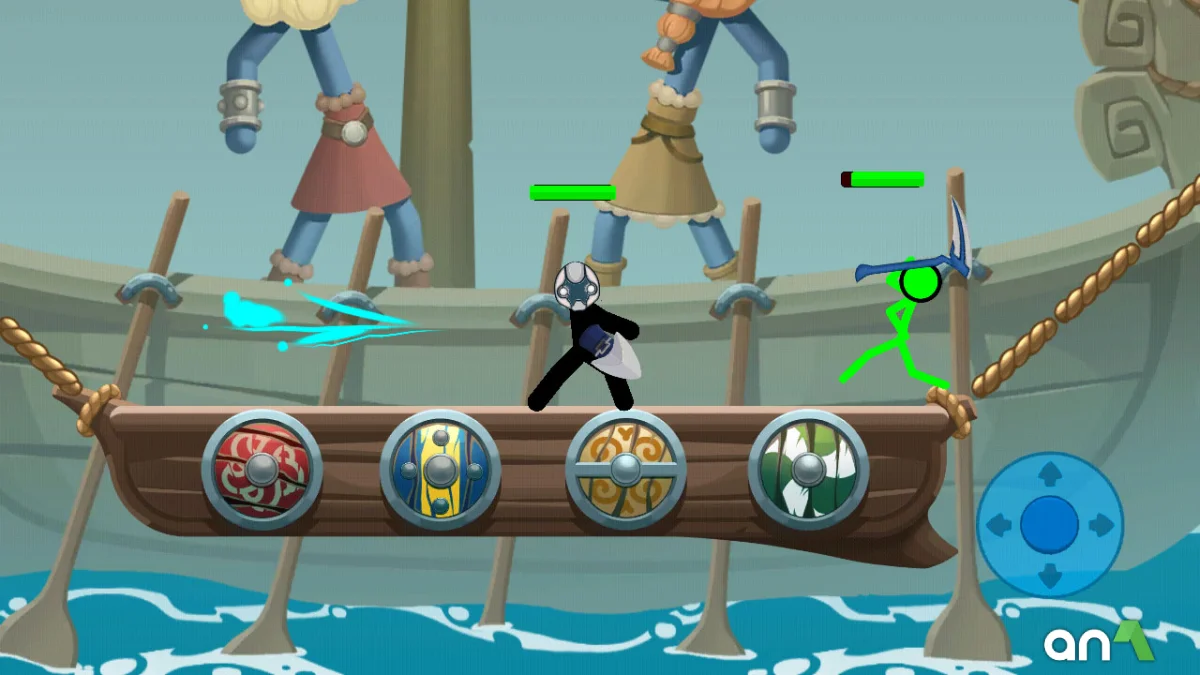
Task: Tap the joystick's right arrow
Action: pos(1102,525)
